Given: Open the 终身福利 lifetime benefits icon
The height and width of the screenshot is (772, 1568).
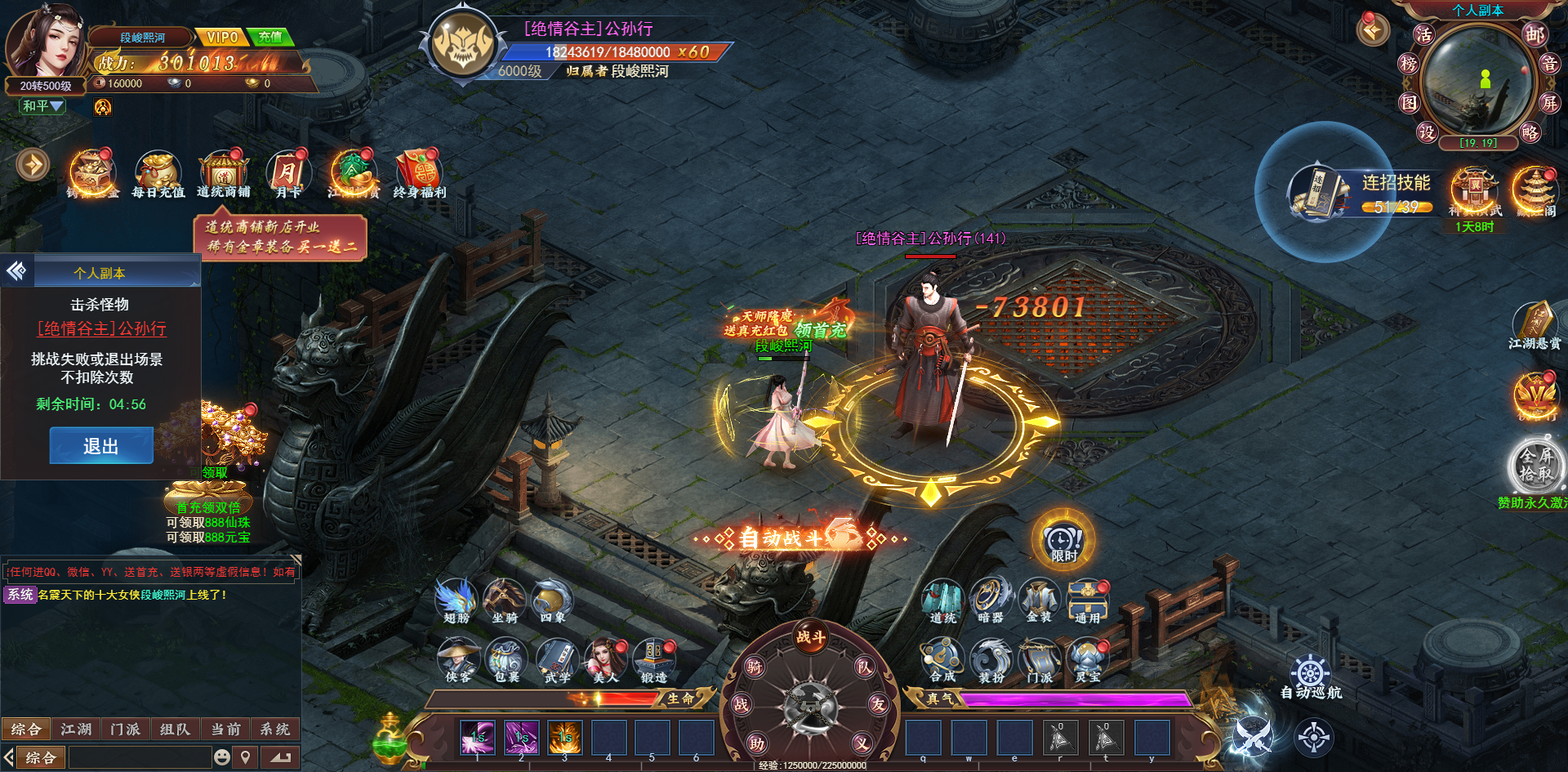Looking at the screenshot, I should [419, 174].
